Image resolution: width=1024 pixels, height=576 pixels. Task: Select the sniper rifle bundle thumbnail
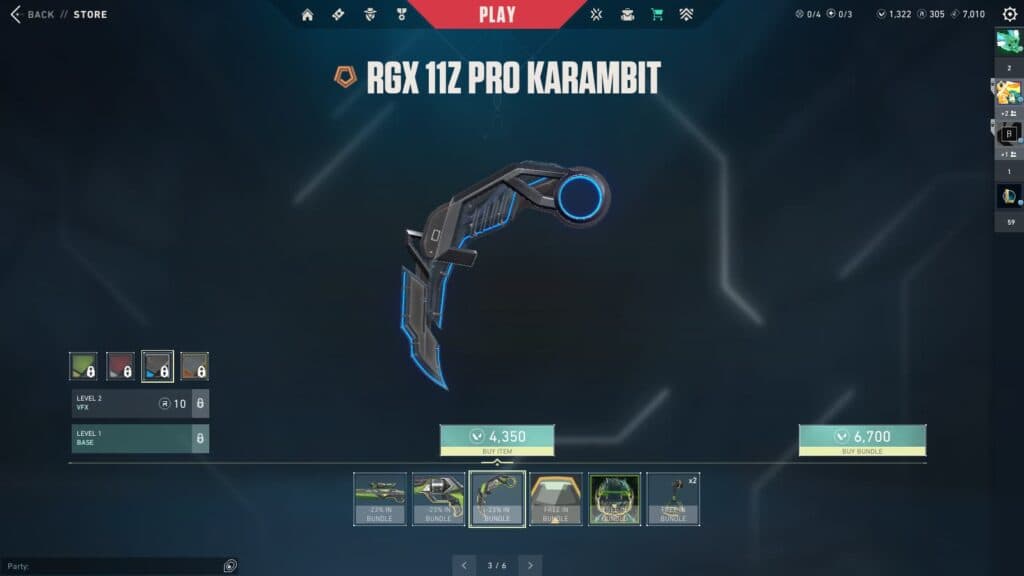point(380,498)
